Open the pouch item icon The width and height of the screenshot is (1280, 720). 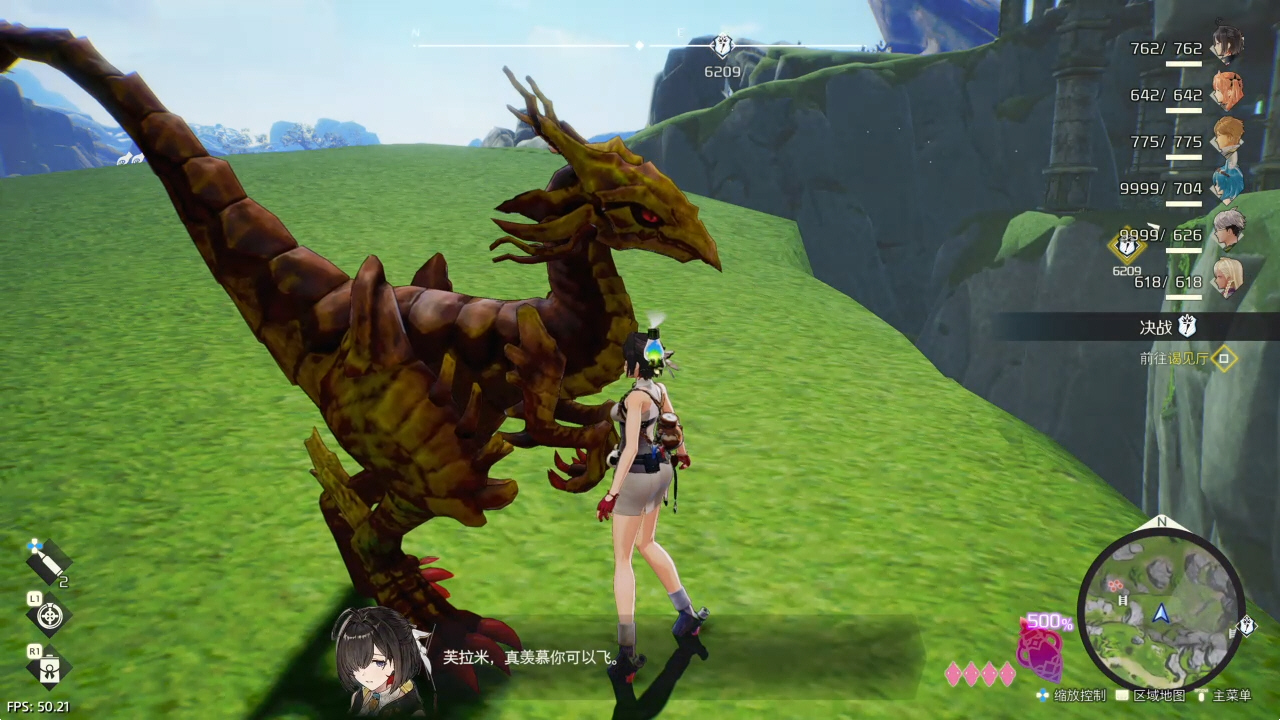48,668
